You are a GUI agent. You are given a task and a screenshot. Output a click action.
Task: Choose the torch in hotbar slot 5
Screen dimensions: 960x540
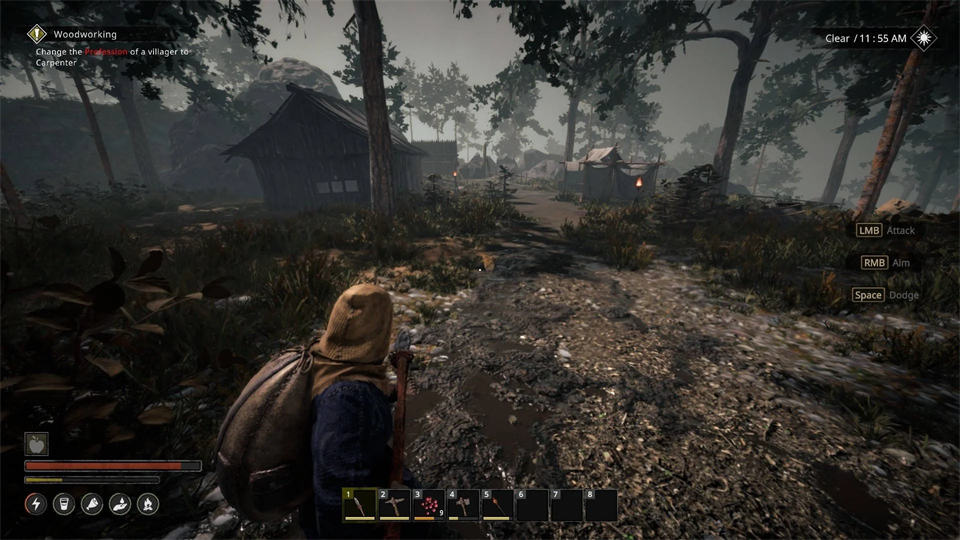tap(497, 505)
